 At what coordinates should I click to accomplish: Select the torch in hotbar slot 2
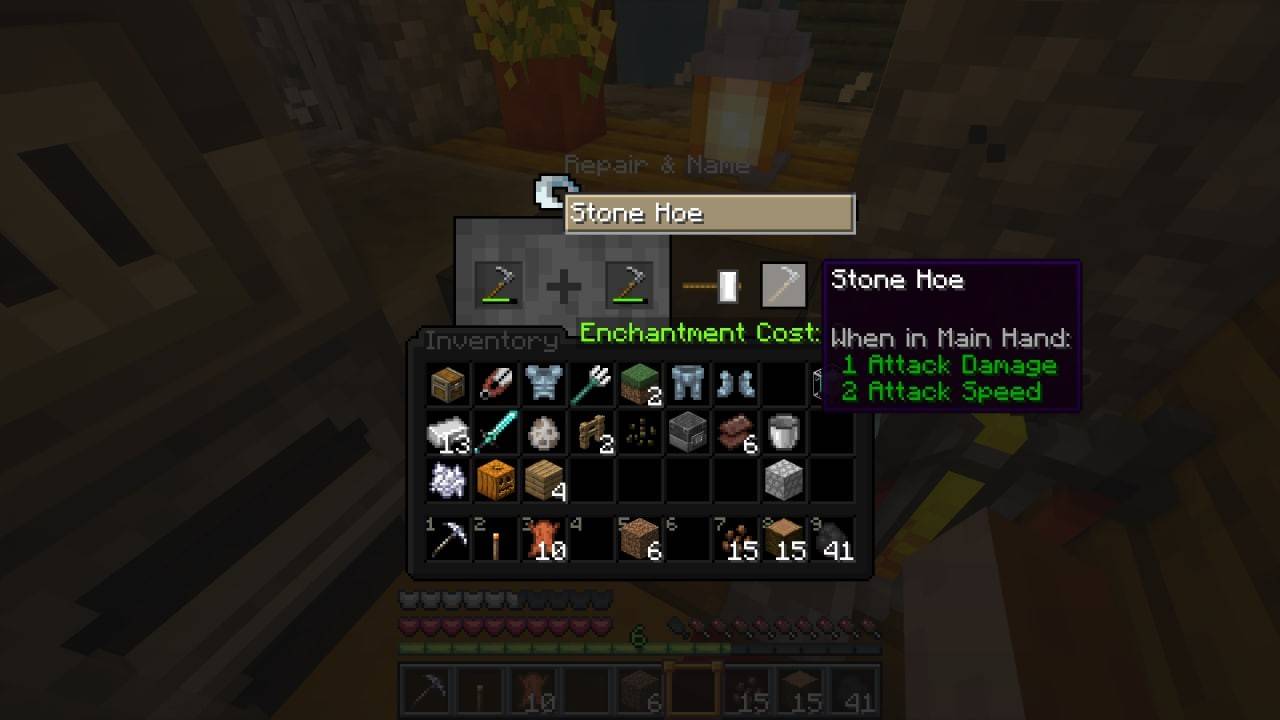[495, 540]
